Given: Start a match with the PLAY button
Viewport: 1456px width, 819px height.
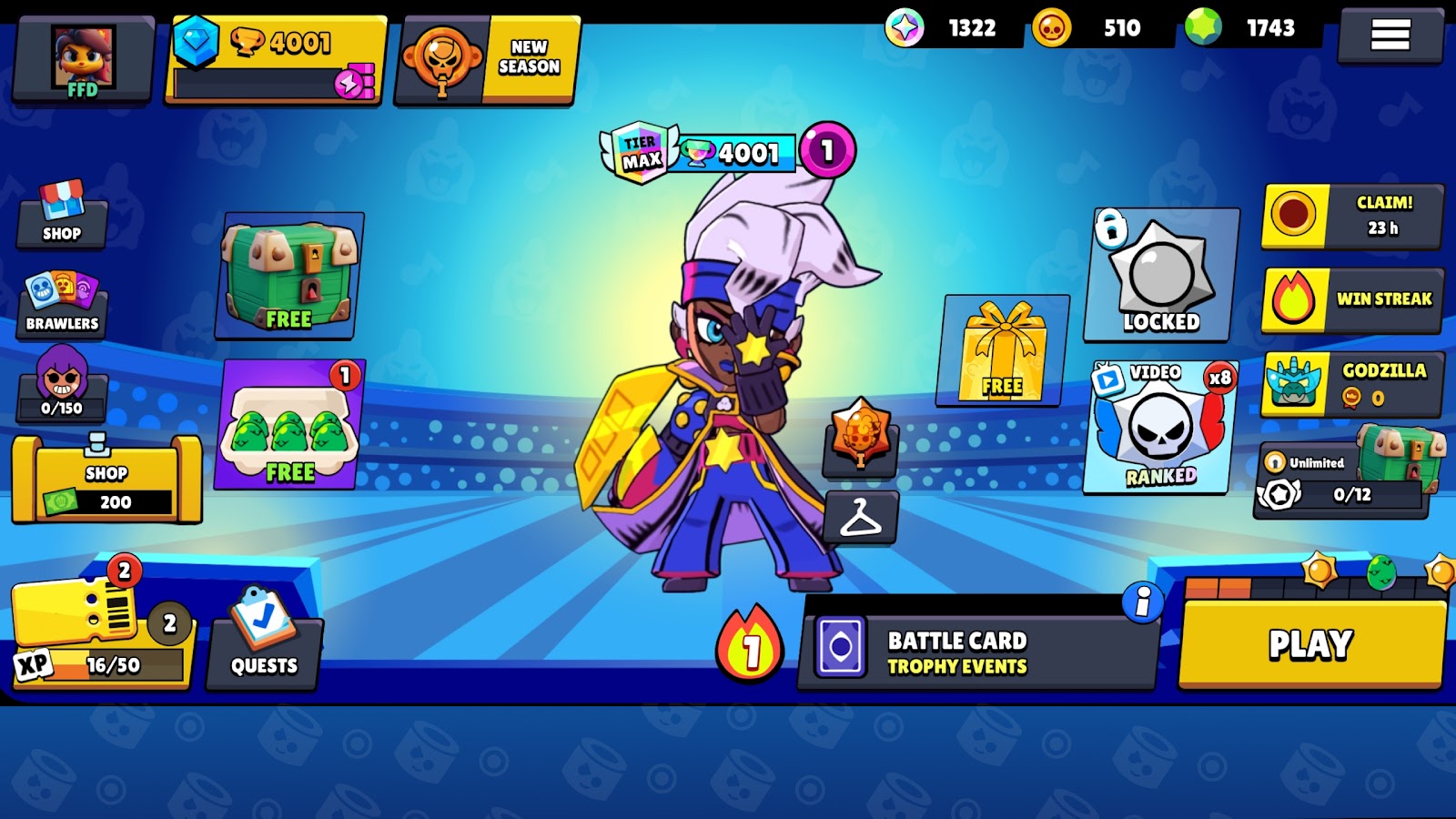Looking at the screenshot, I should [x=1310, y=644].
